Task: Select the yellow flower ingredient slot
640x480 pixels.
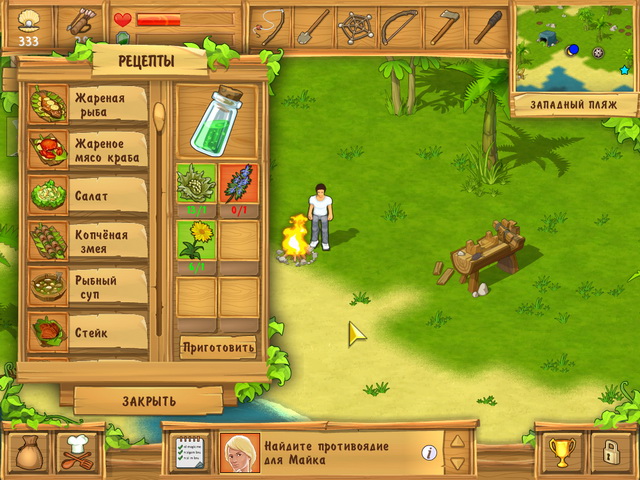Action: click(197, 242)
